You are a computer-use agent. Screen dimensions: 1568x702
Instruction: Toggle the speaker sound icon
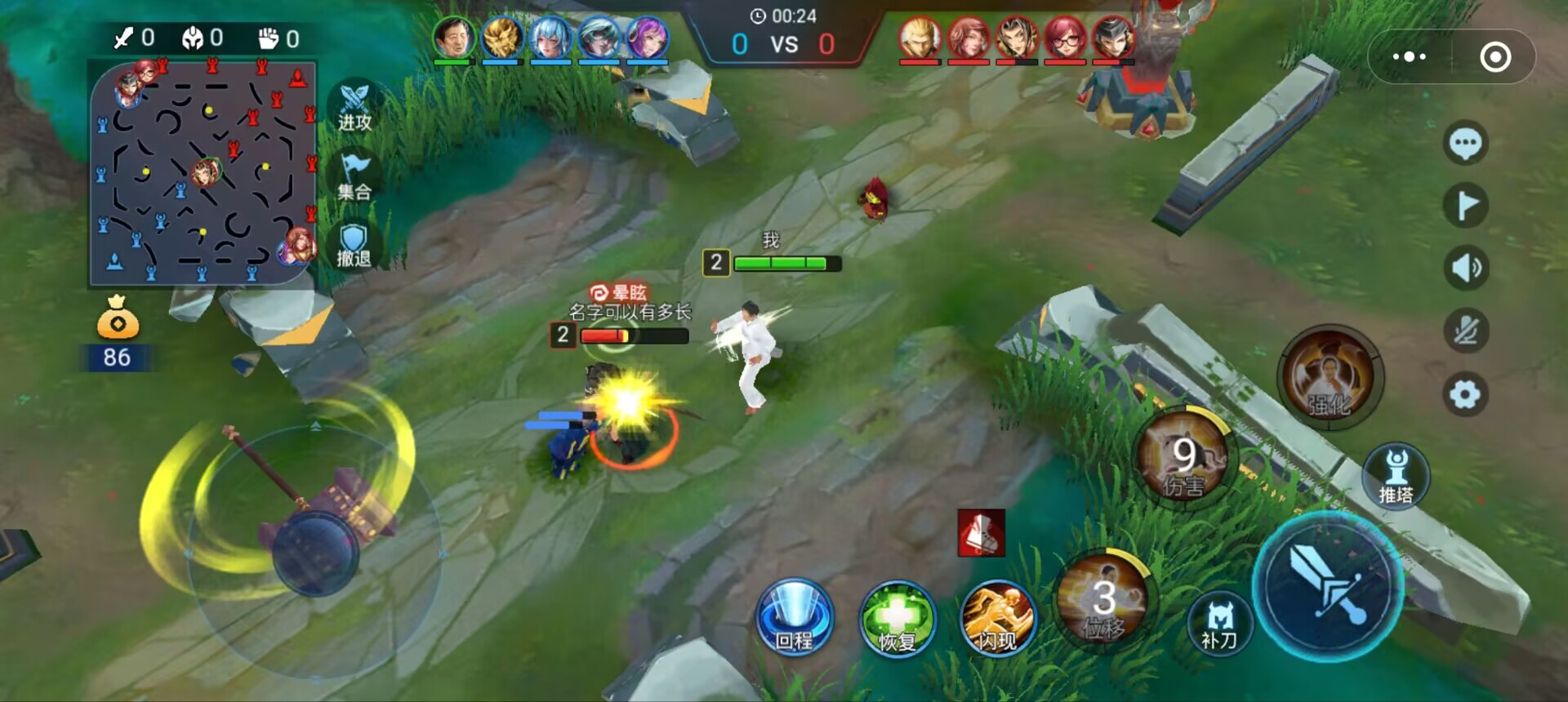point(1465,268)
